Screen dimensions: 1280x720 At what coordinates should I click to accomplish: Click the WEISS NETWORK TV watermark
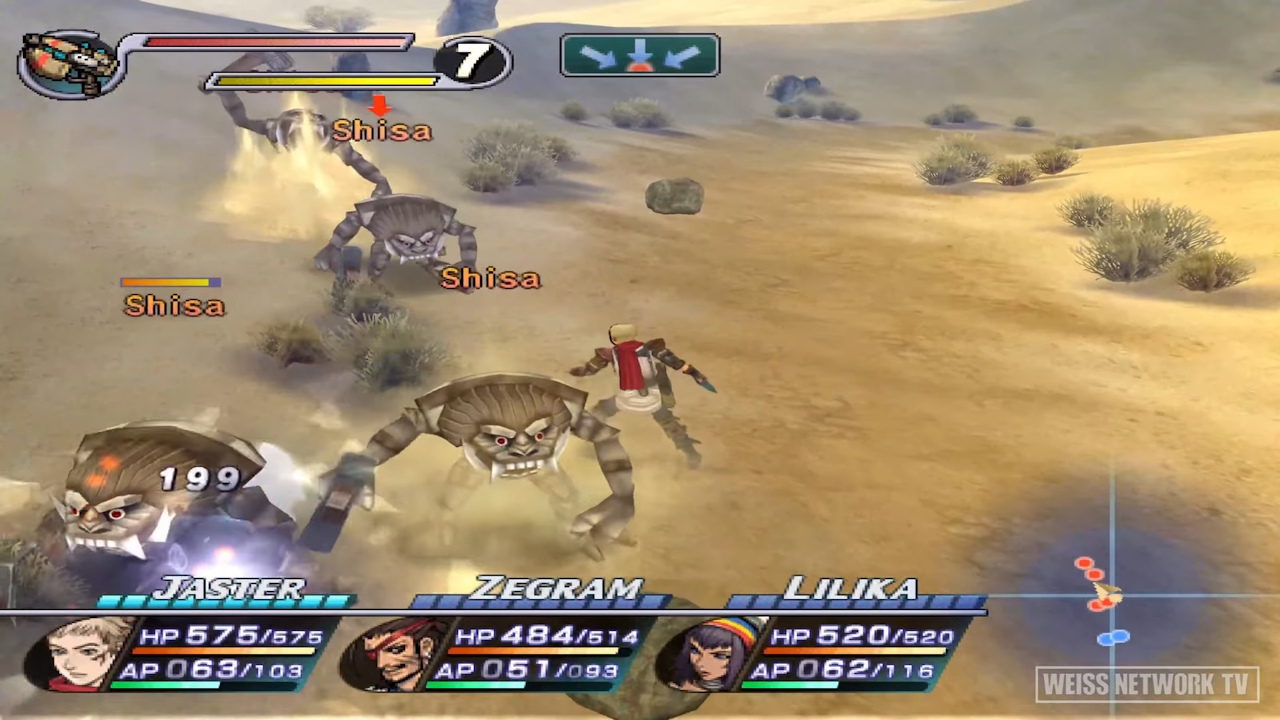[1146, 684]
